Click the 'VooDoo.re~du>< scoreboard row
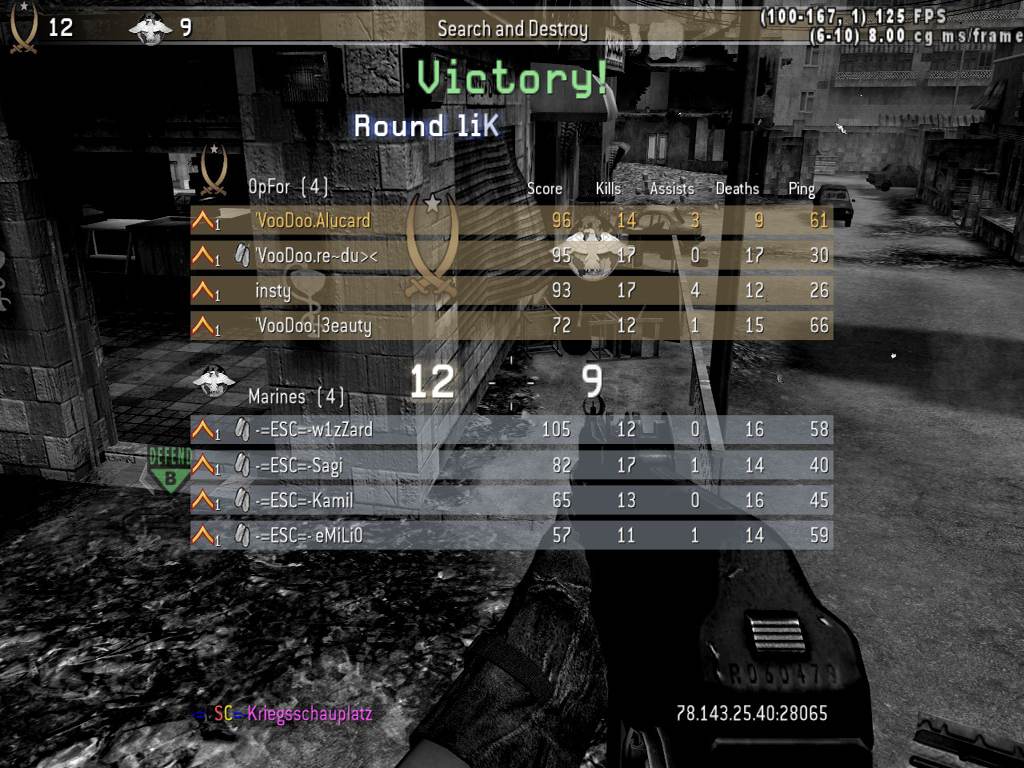The image size is (1024, 768). pos(510,256)
